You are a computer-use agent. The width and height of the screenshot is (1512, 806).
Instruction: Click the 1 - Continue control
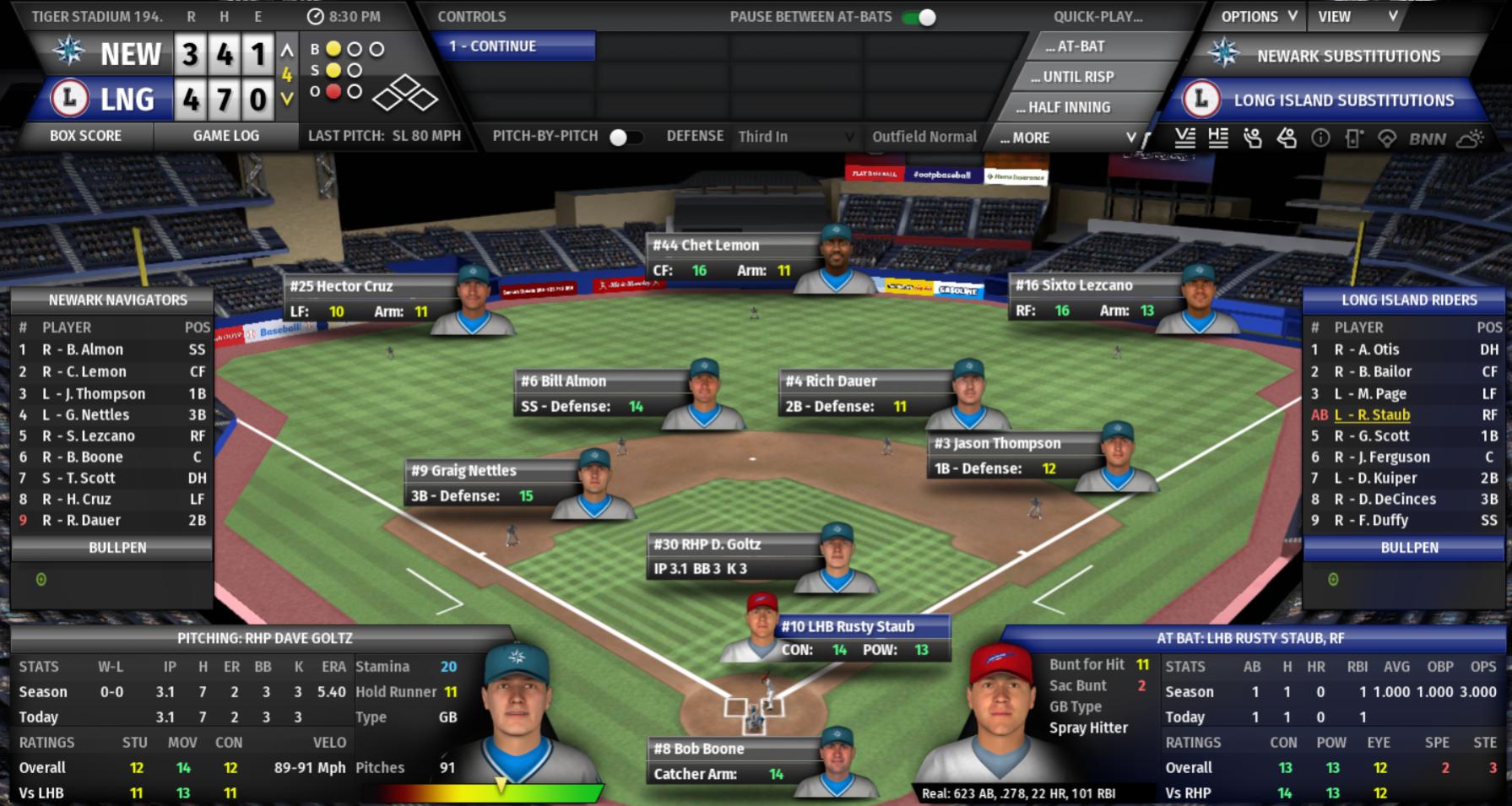click(513, 46)
